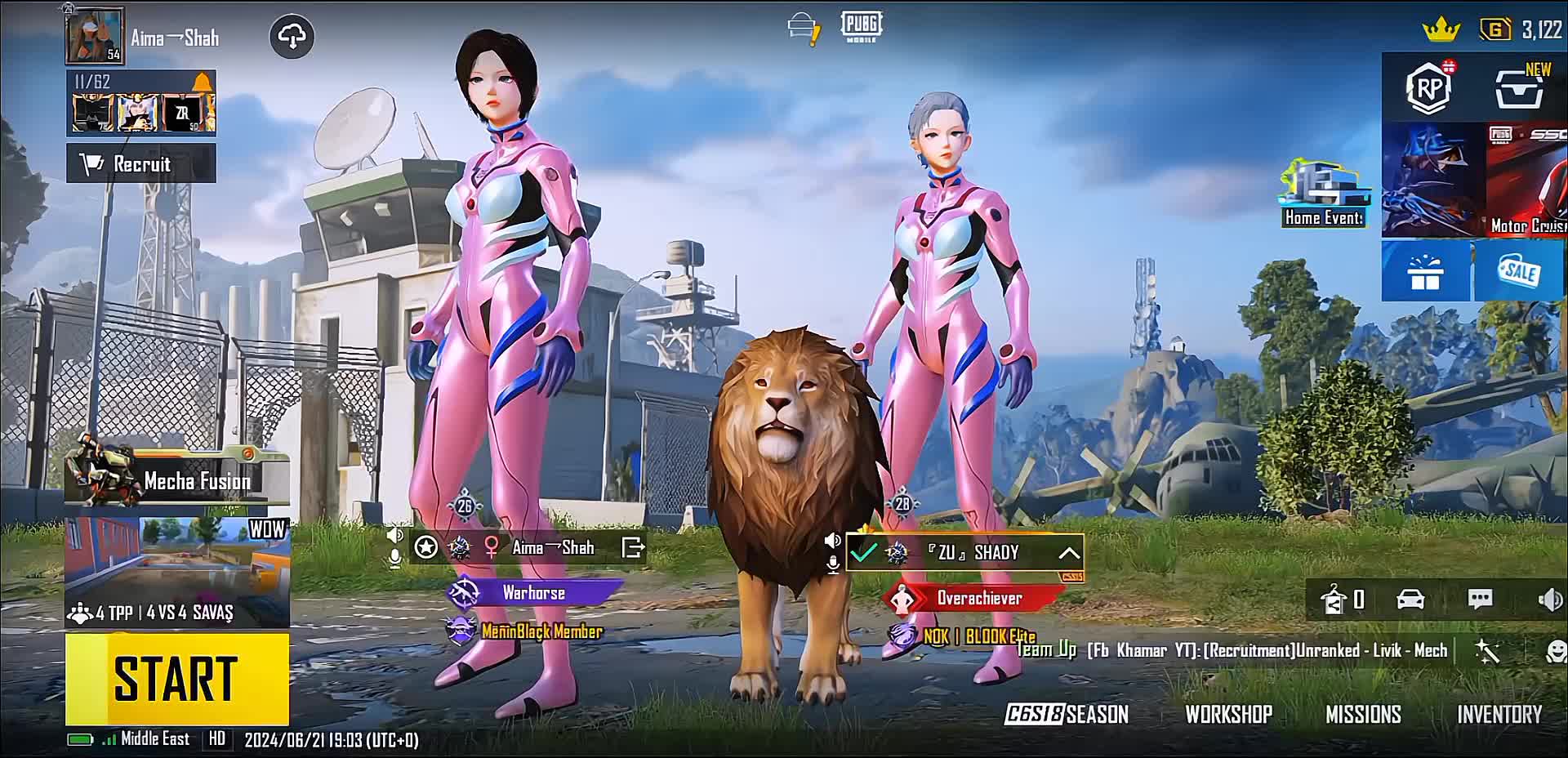Open the Aima Shah profile avatar
This screenshot has width=1568, height=758.
96,36
